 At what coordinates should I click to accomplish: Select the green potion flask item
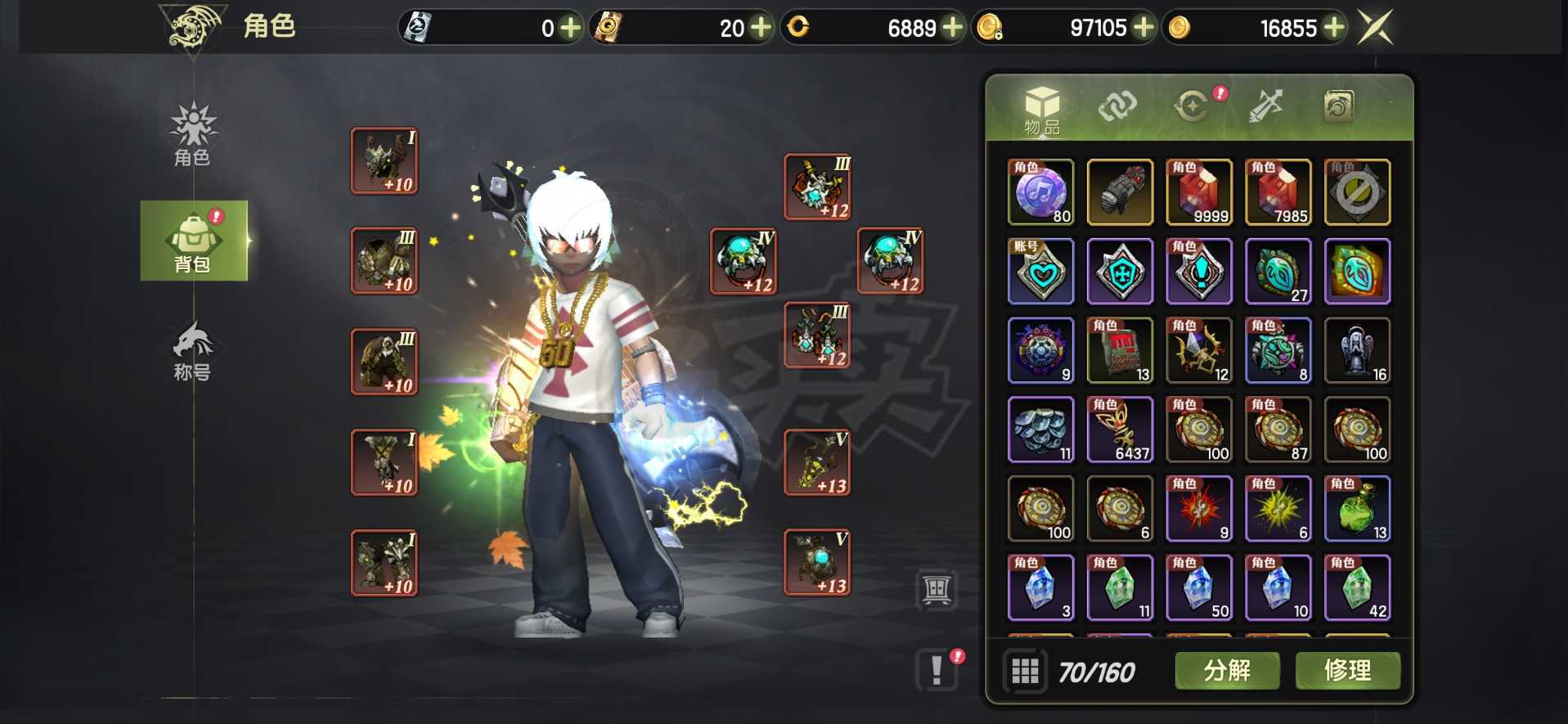[1357, 509]
